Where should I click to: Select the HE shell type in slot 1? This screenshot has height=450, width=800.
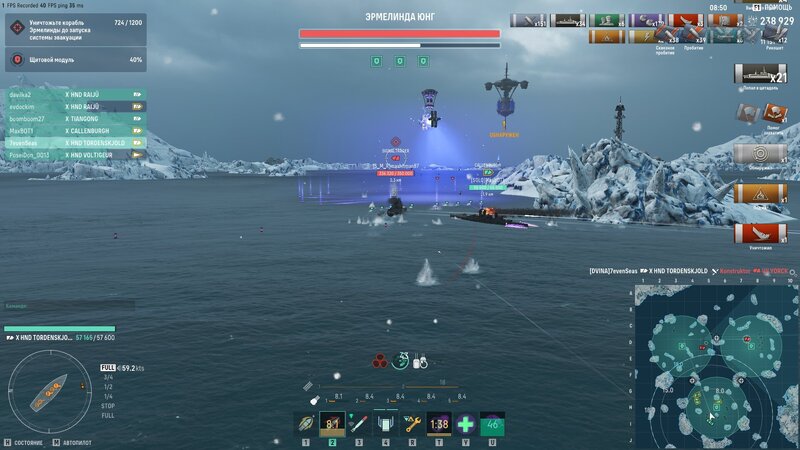pos(307,423)
